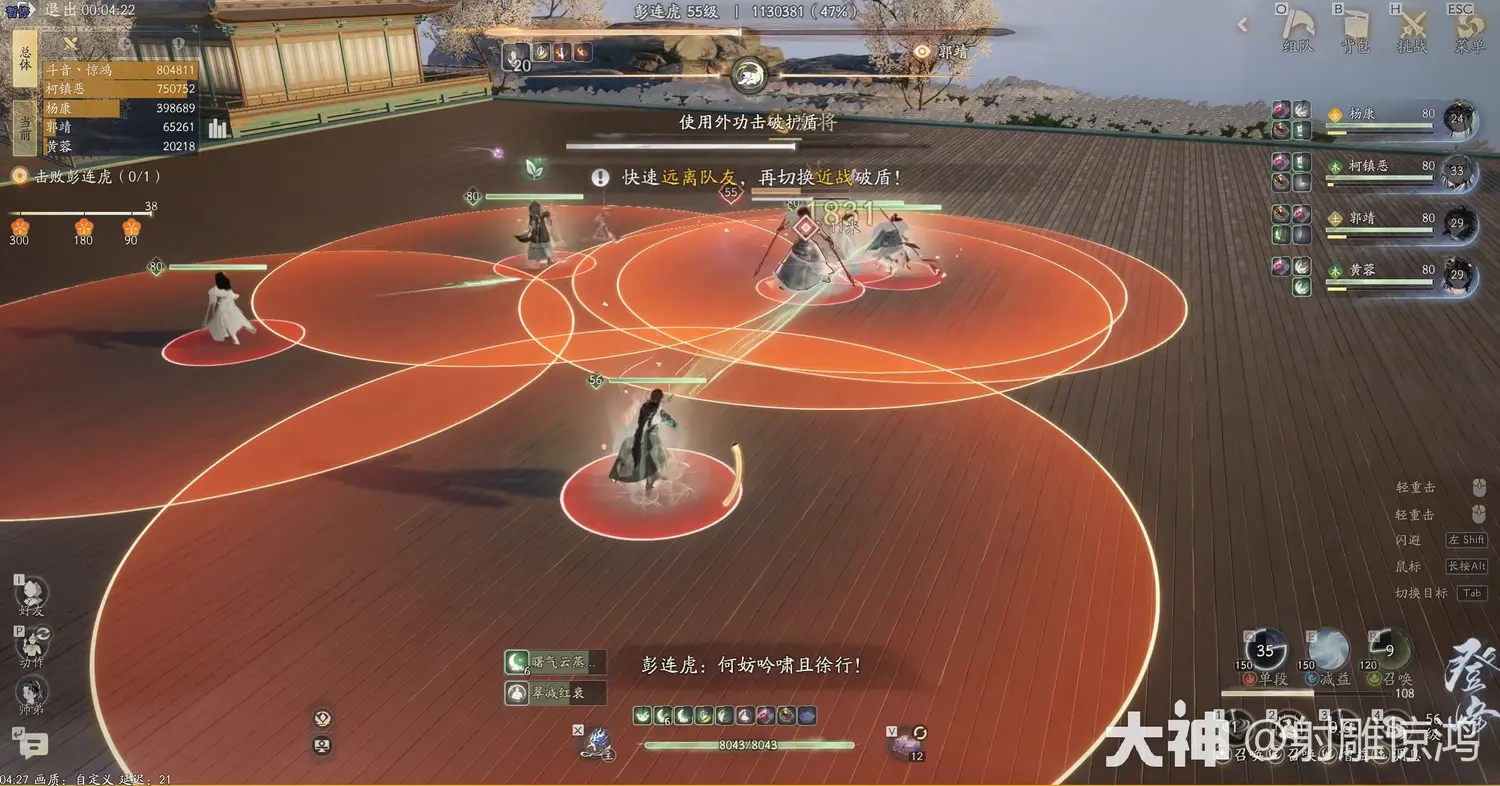Open the 背包 backpack
This screenshot has height=786, width=1500.
coord(1355,29)
